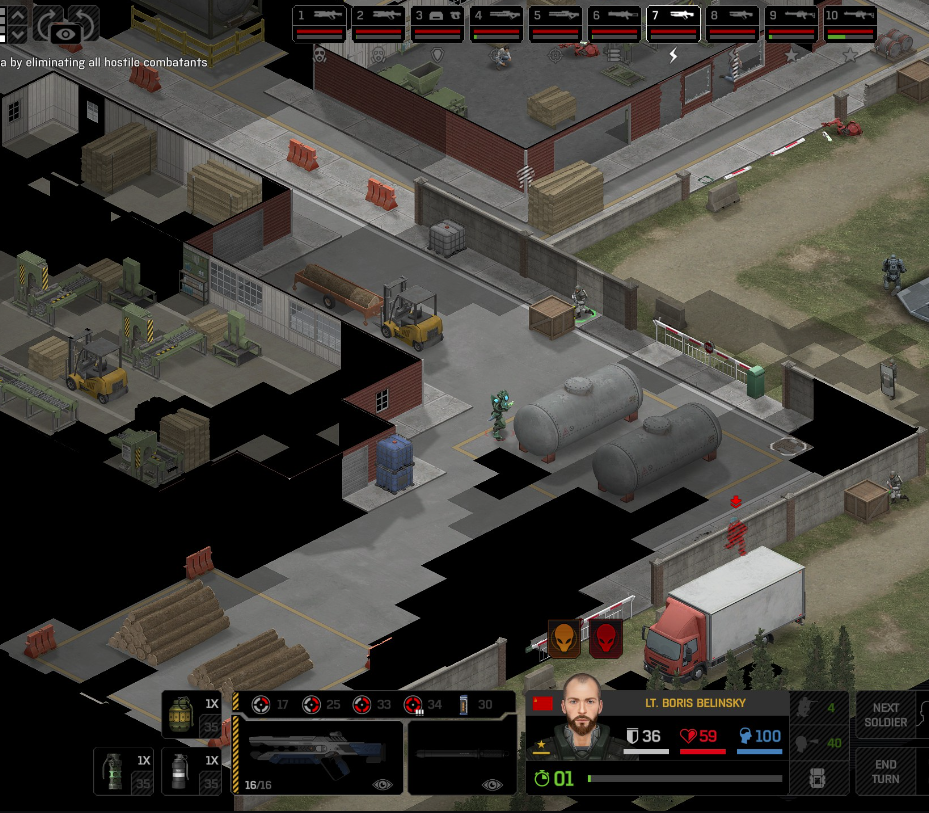Go up one camera level
The width and height of the screenshot is (929, 813).
coord(17,16)
